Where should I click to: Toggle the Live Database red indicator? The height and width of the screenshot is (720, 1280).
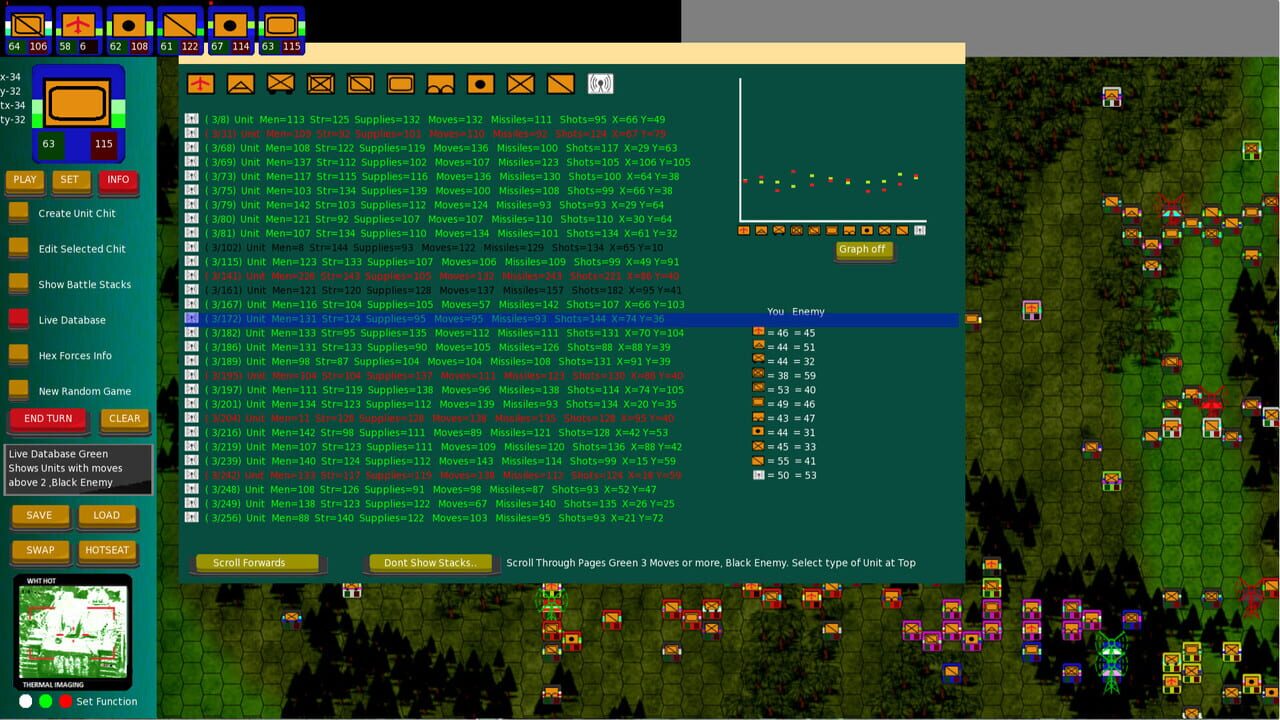coord(17,319)
